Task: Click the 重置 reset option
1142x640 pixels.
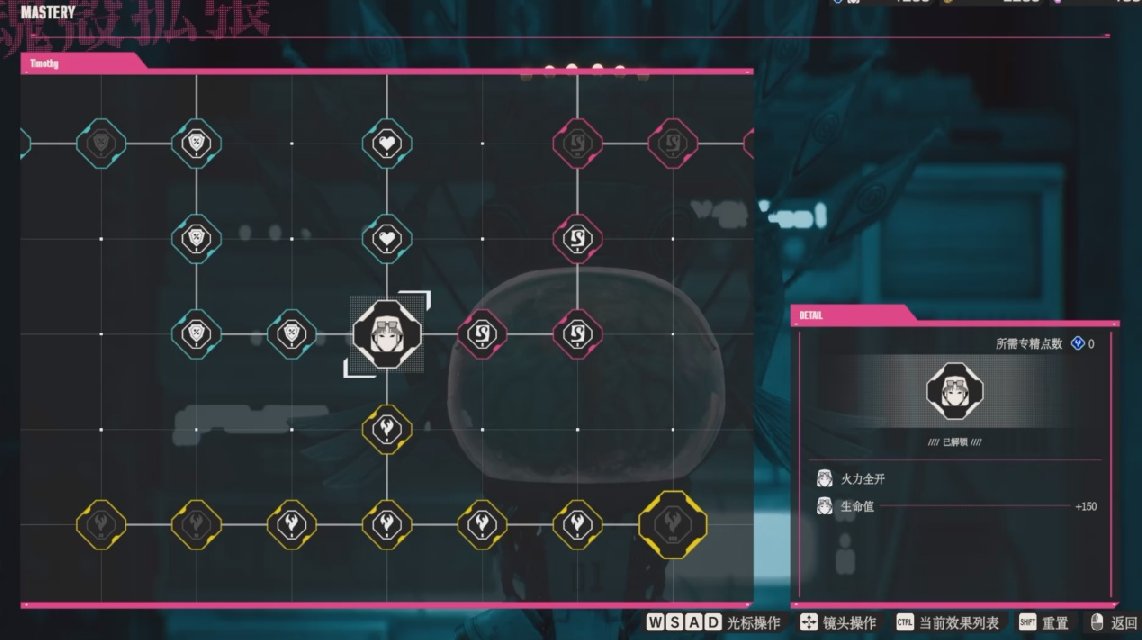Action: click(x=1043, y=623)
